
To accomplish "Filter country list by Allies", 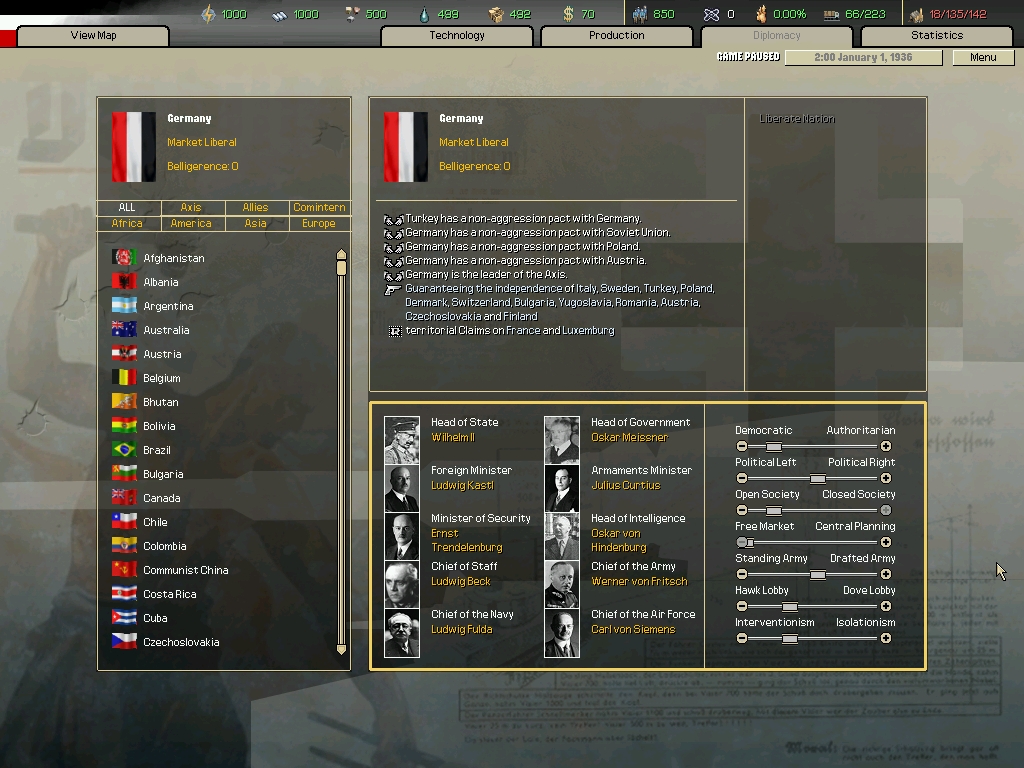I will click(x=255, y=208).
